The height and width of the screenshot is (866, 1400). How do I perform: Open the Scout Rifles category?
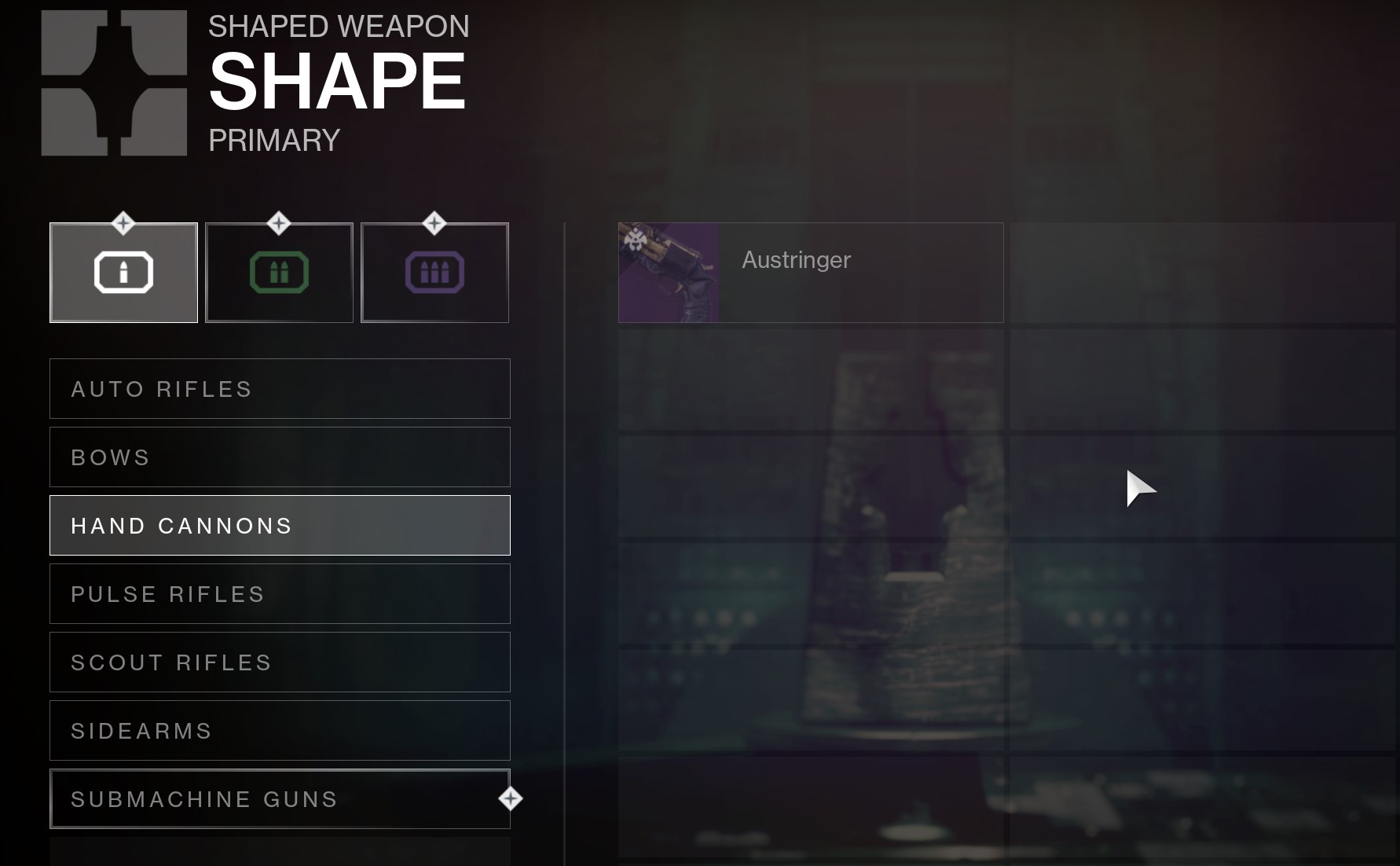[x=280, y=662]
